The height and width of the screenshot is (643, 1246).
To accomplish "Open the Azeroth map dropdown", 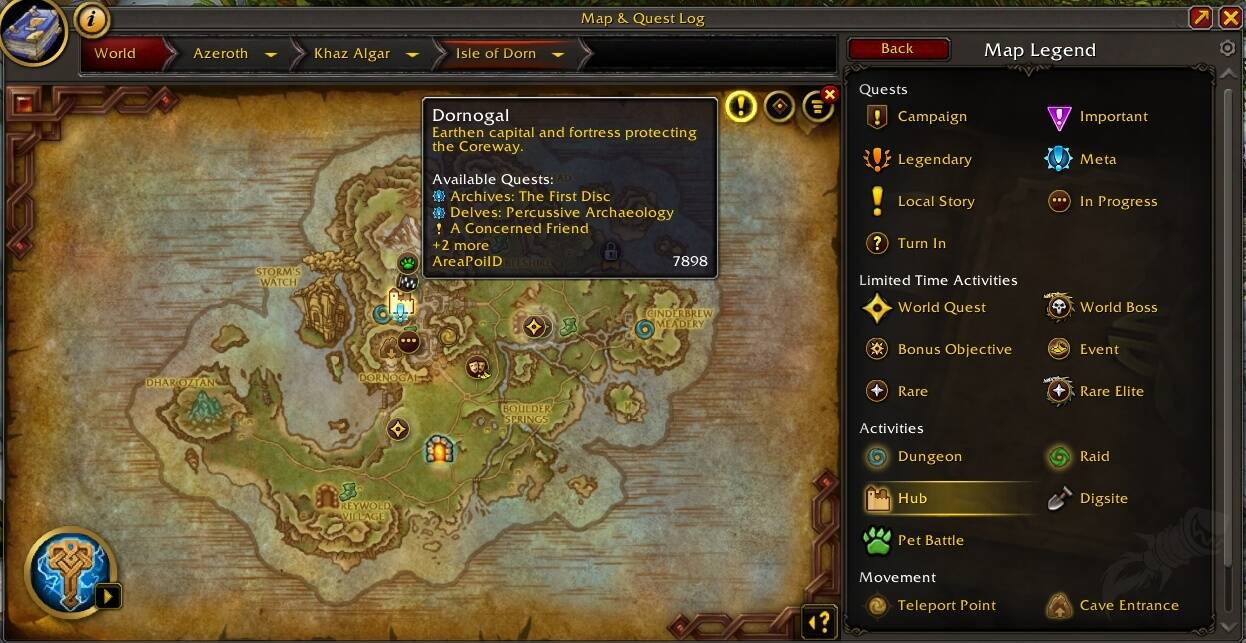I will click(x=270, y=54).
